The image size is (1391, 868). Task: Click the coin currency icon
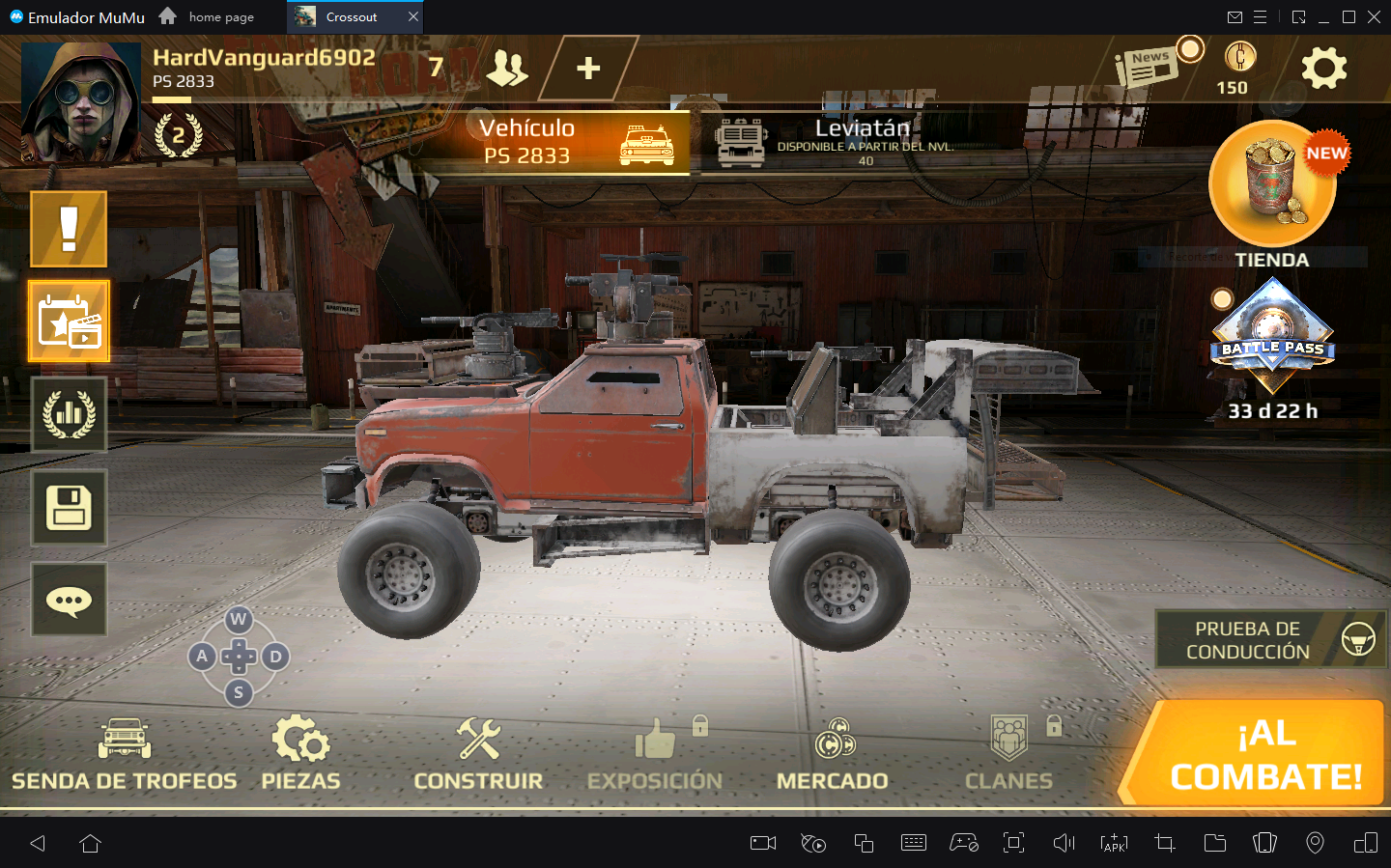[x=1239, y=57]
